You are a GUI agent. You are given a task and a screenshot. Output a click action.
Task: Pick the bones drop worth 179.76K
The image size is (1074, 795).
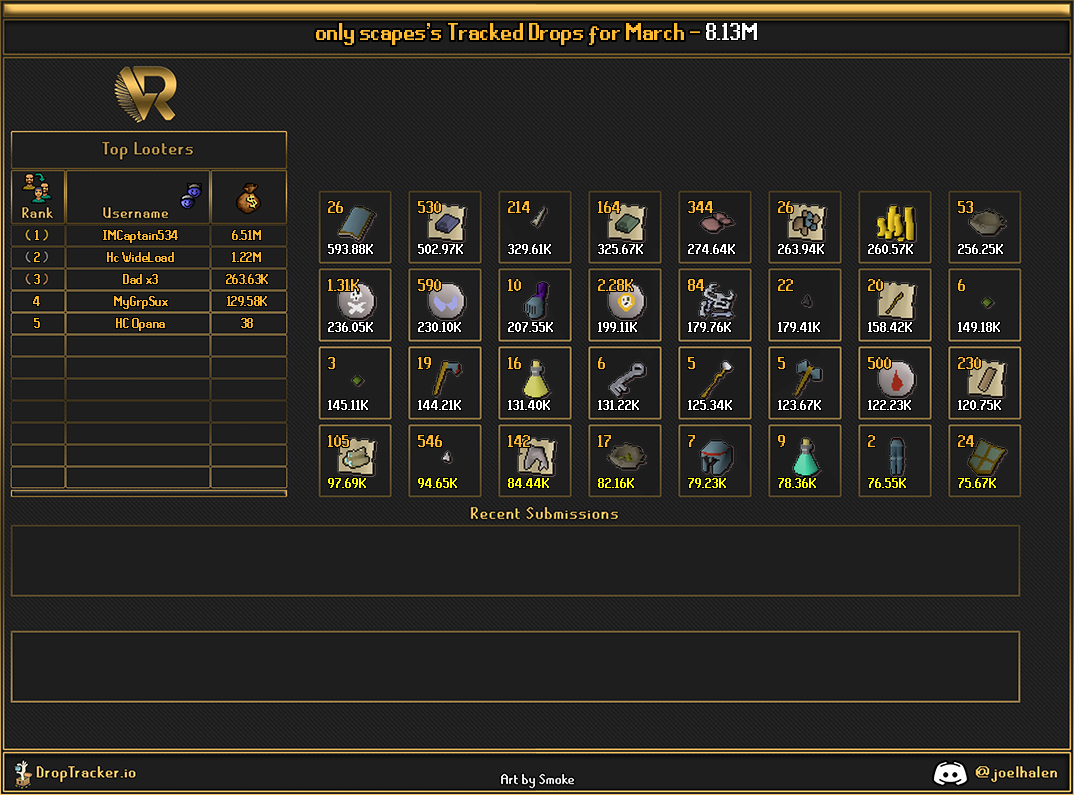coord(714,305)
